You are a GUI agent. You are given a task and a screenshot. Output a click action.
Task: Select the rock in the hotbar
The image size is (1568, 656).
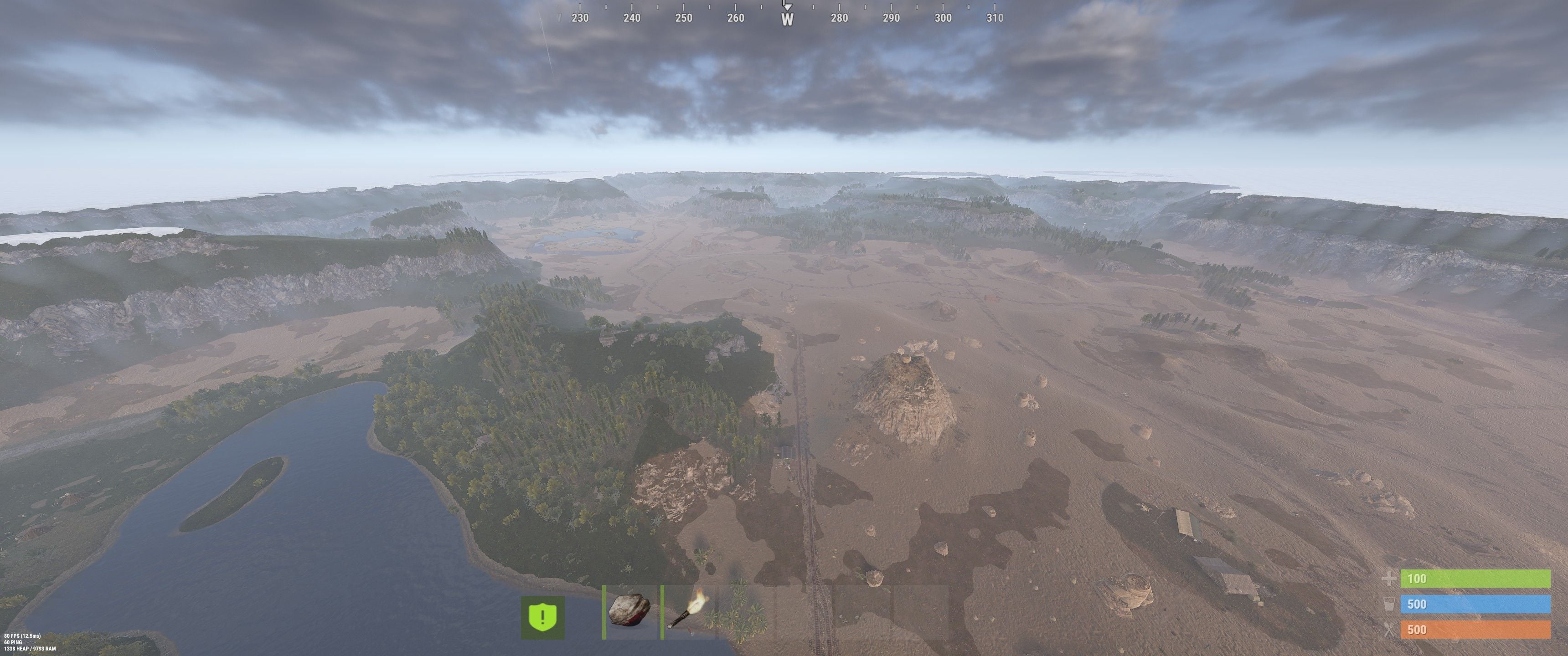(629, 611)
